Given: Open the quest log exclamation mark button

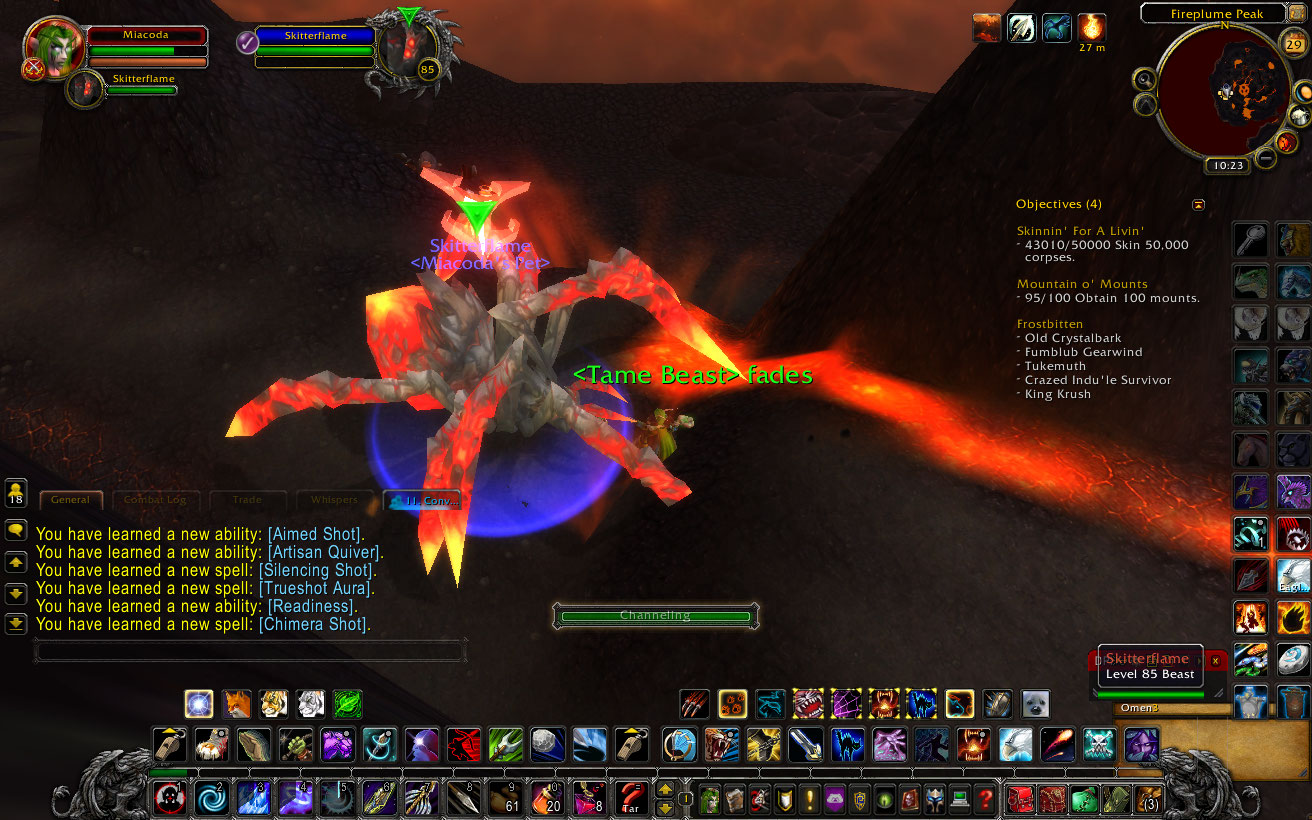Looking at the screenshot, I should tap(809, 799).
